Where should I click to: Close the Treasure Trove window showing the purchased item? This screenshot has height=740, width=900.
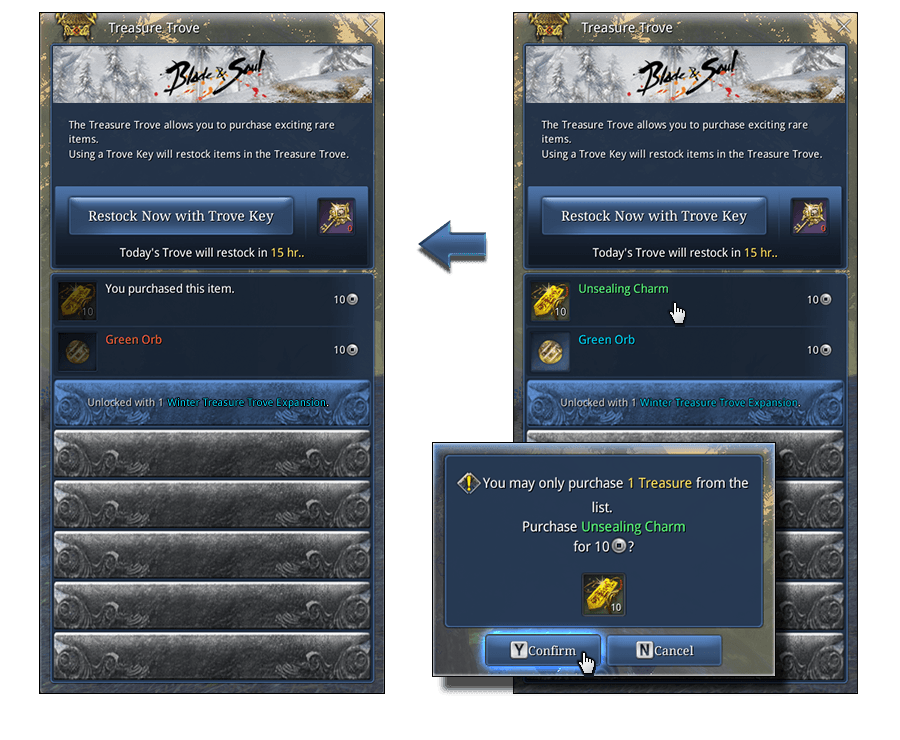370,26
